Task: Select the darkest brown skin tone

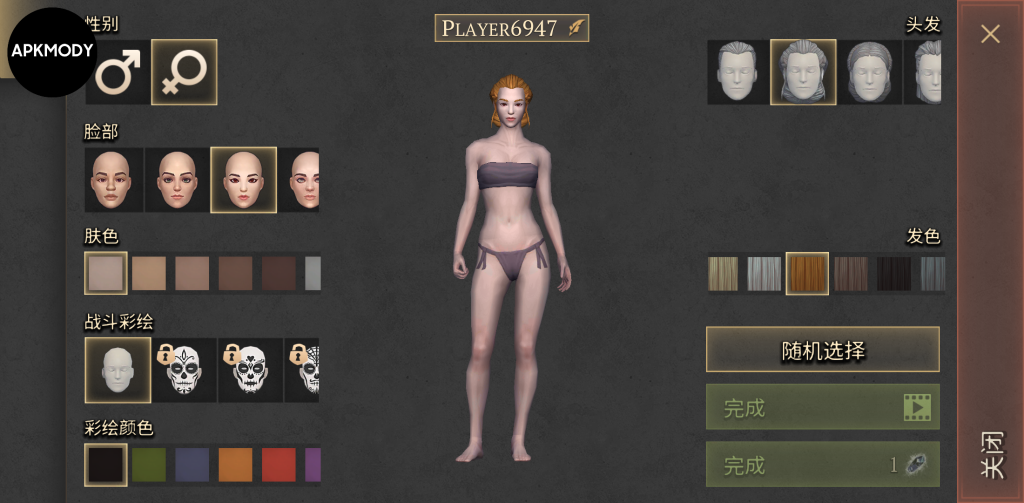Action: 279,273
